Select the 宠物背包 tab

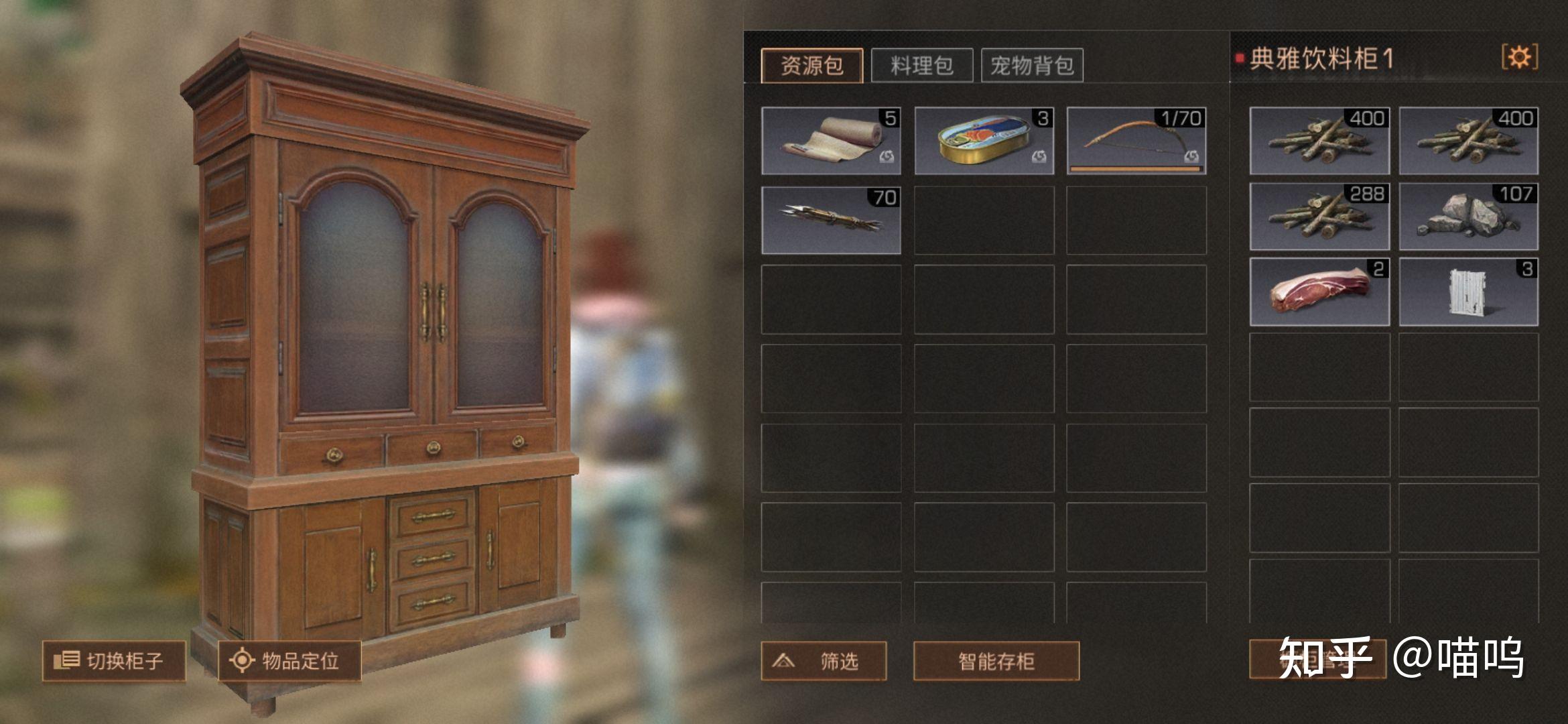[1032, 66]
